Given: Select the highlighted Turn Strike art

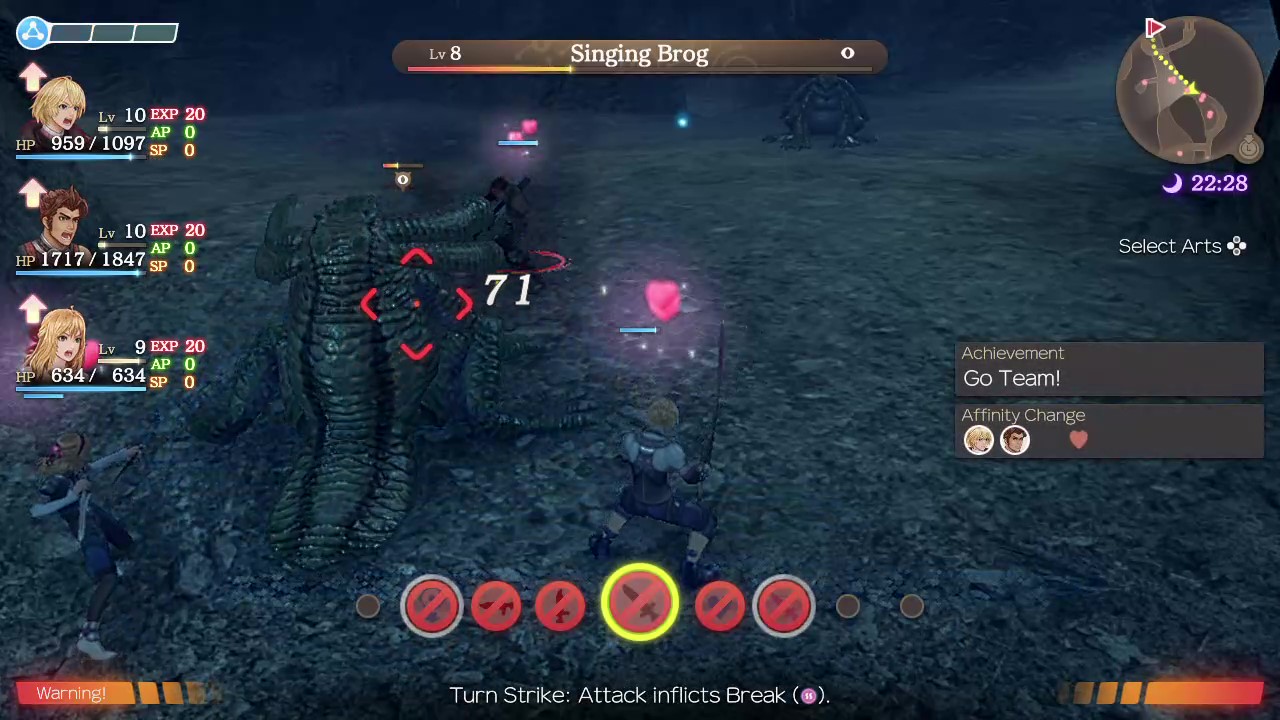Looking at the screenshot, I should point(640,604).
